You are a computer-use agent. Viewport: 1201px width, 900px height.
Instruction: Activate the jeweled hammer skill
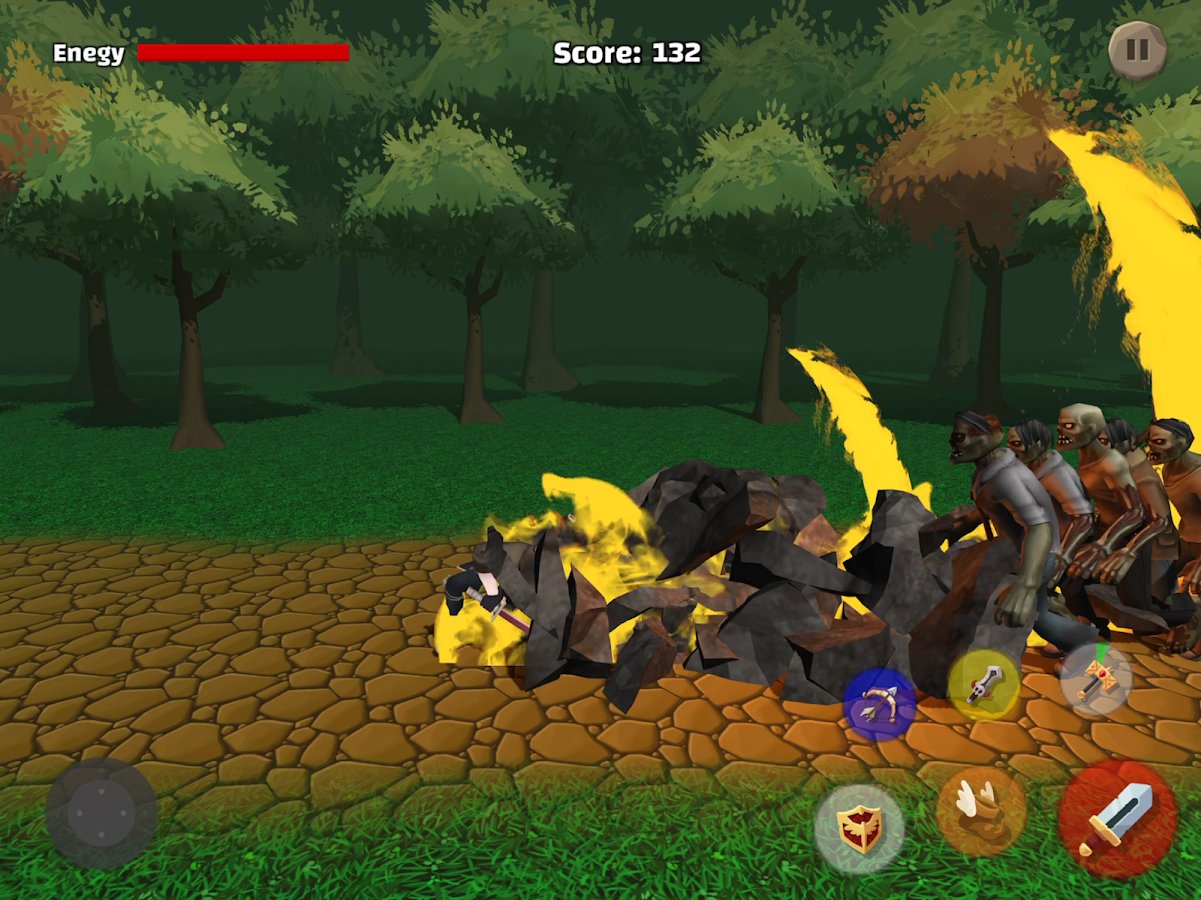click(1096, 679)
